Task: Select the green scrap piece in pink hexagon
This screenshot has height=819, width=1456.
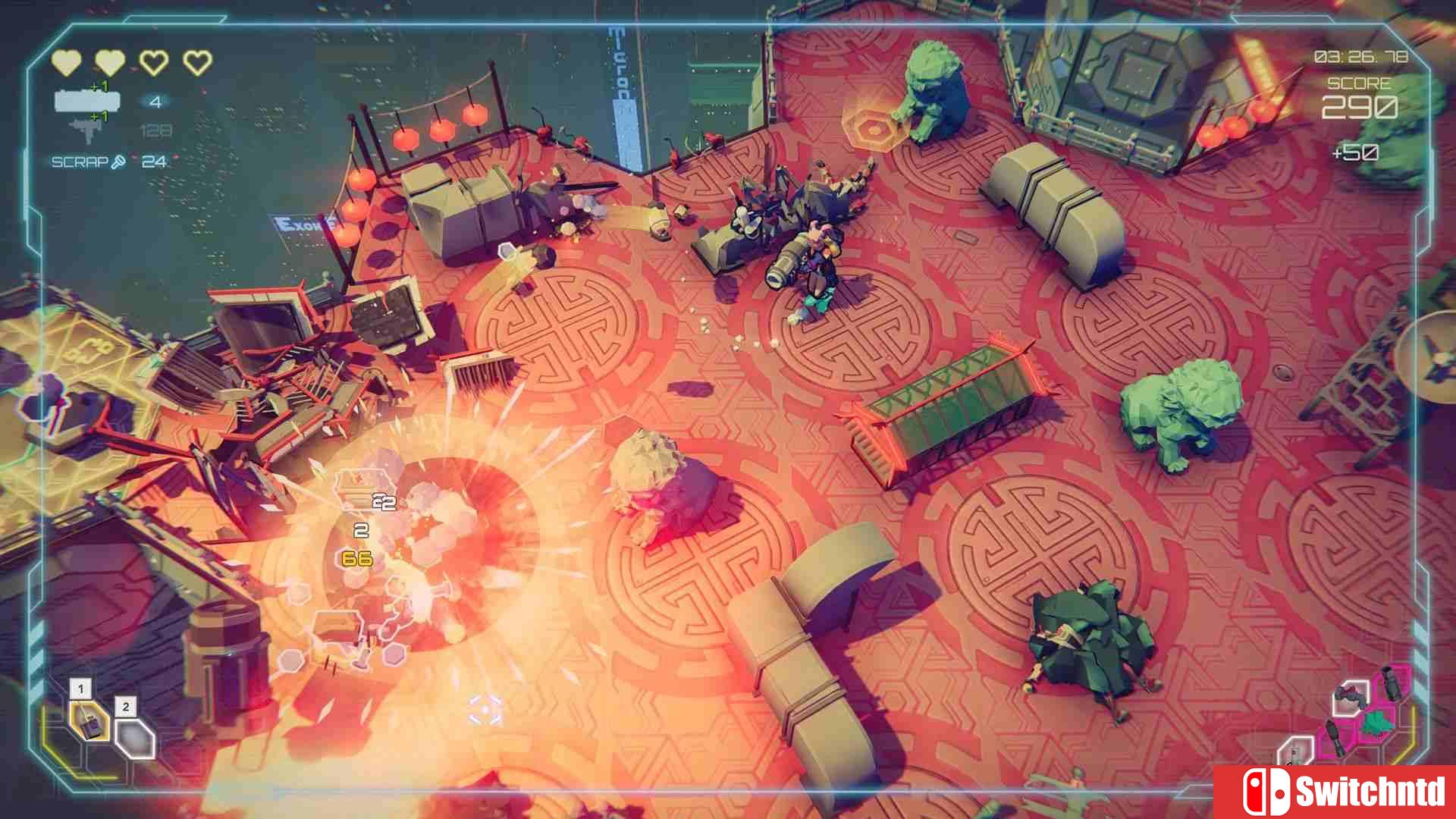Action: click(x=1376, y=722)
